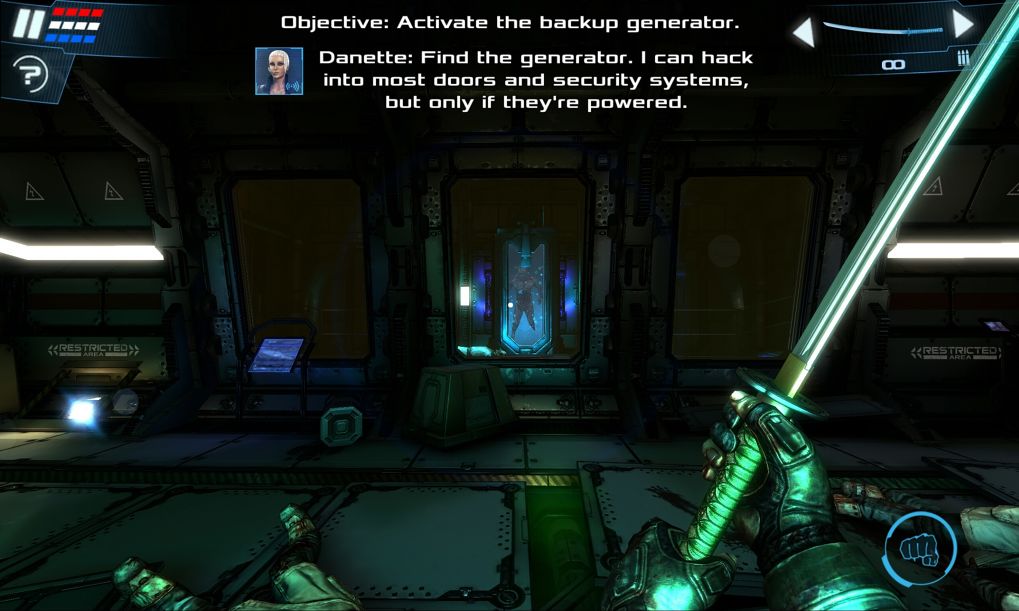This screenshot has width=1019, height=611.
Task: Activate the fist melee attack button
Action: point(920,548)
